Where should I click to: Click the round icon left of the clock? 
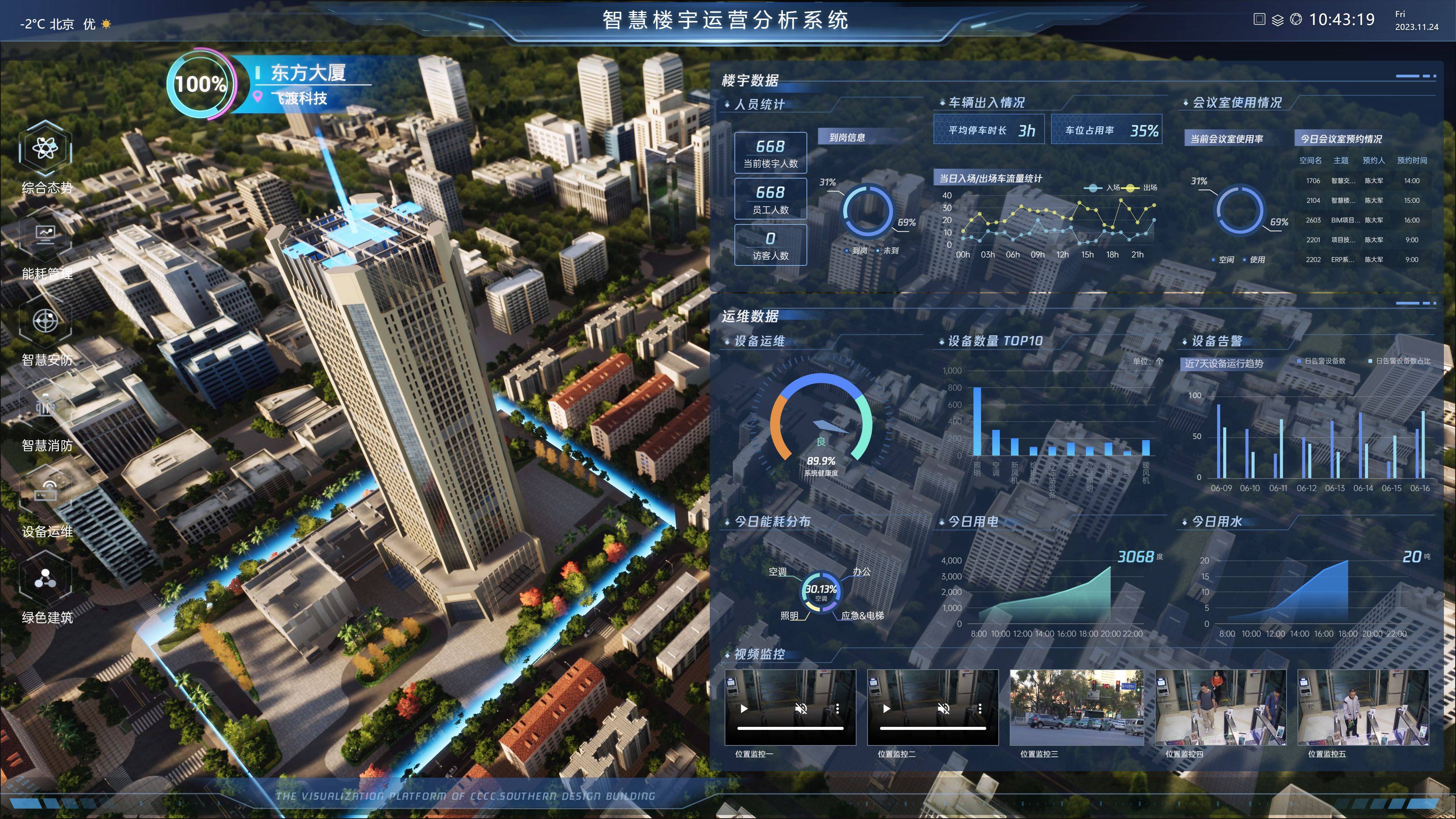tap(1296, 19)
